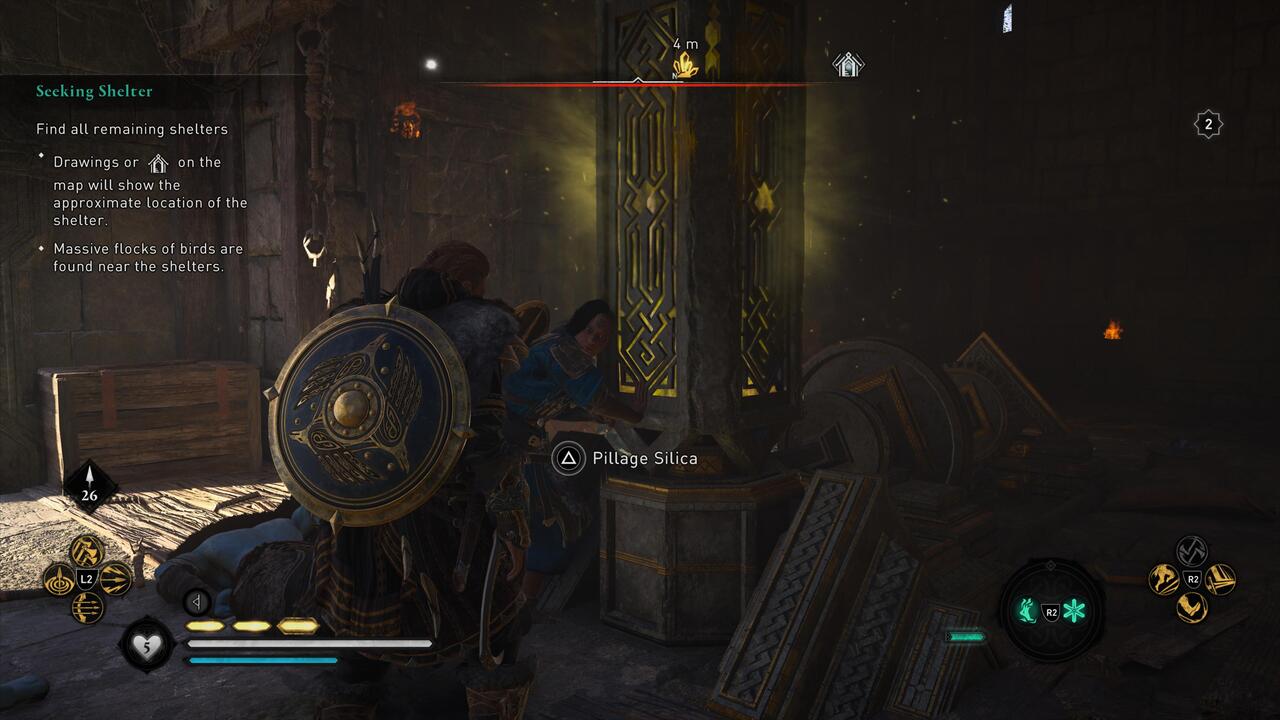
Task: Click the Pillage Silica action label
Action: point(645,458)
